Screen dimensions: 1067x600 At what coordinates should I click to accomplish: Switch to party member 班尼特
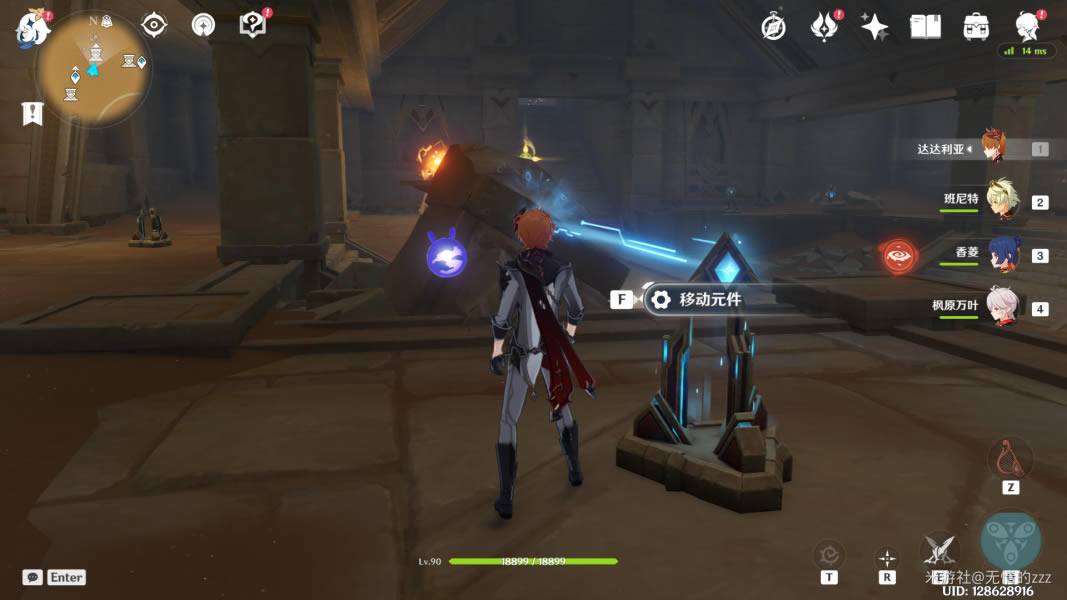[x=1001, y=200]
